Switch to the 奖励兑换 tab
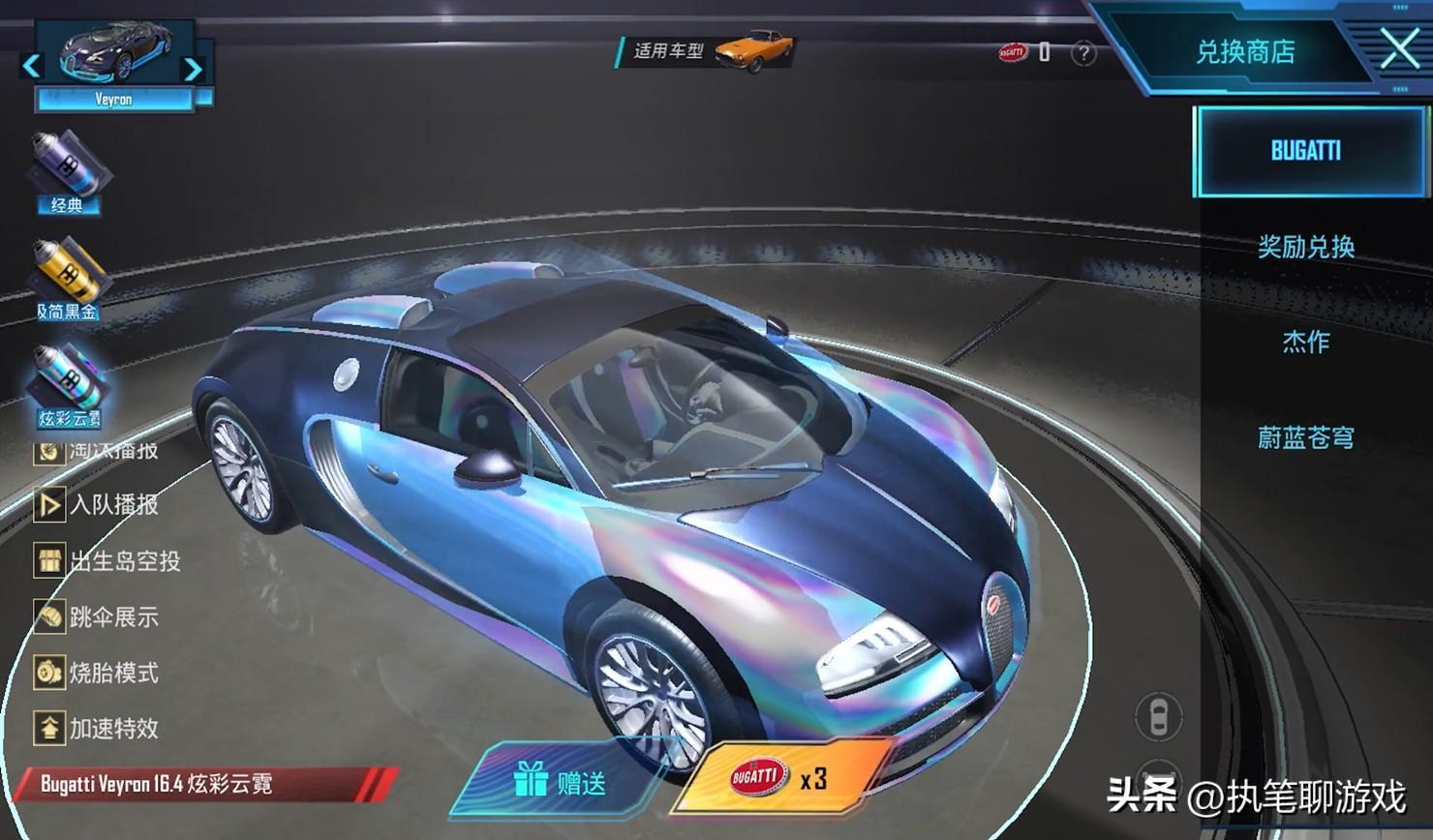The width and height of the screenshot is (1433, 840). point(1305,247)
